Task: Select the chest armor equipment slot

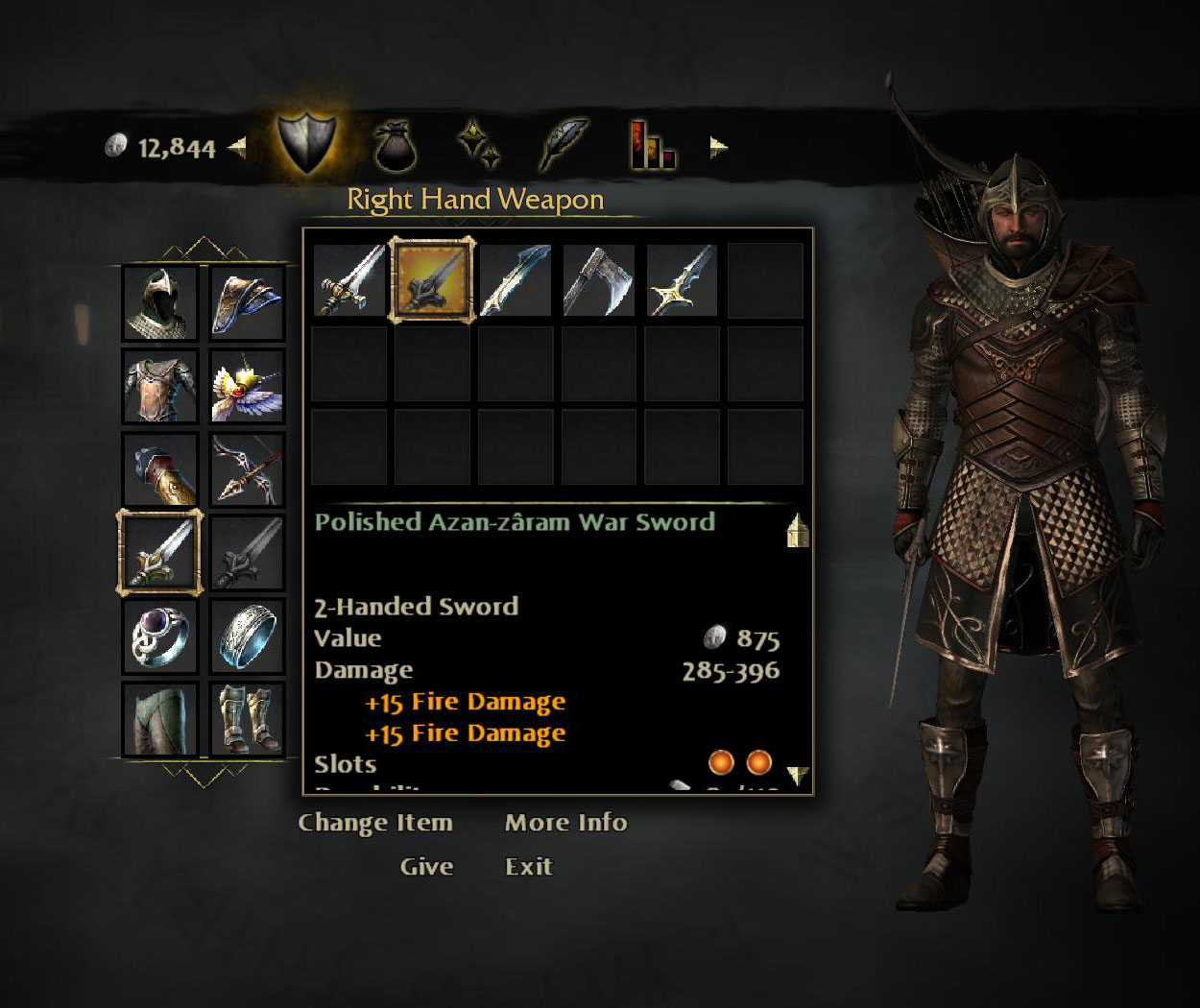Action: 160,386
